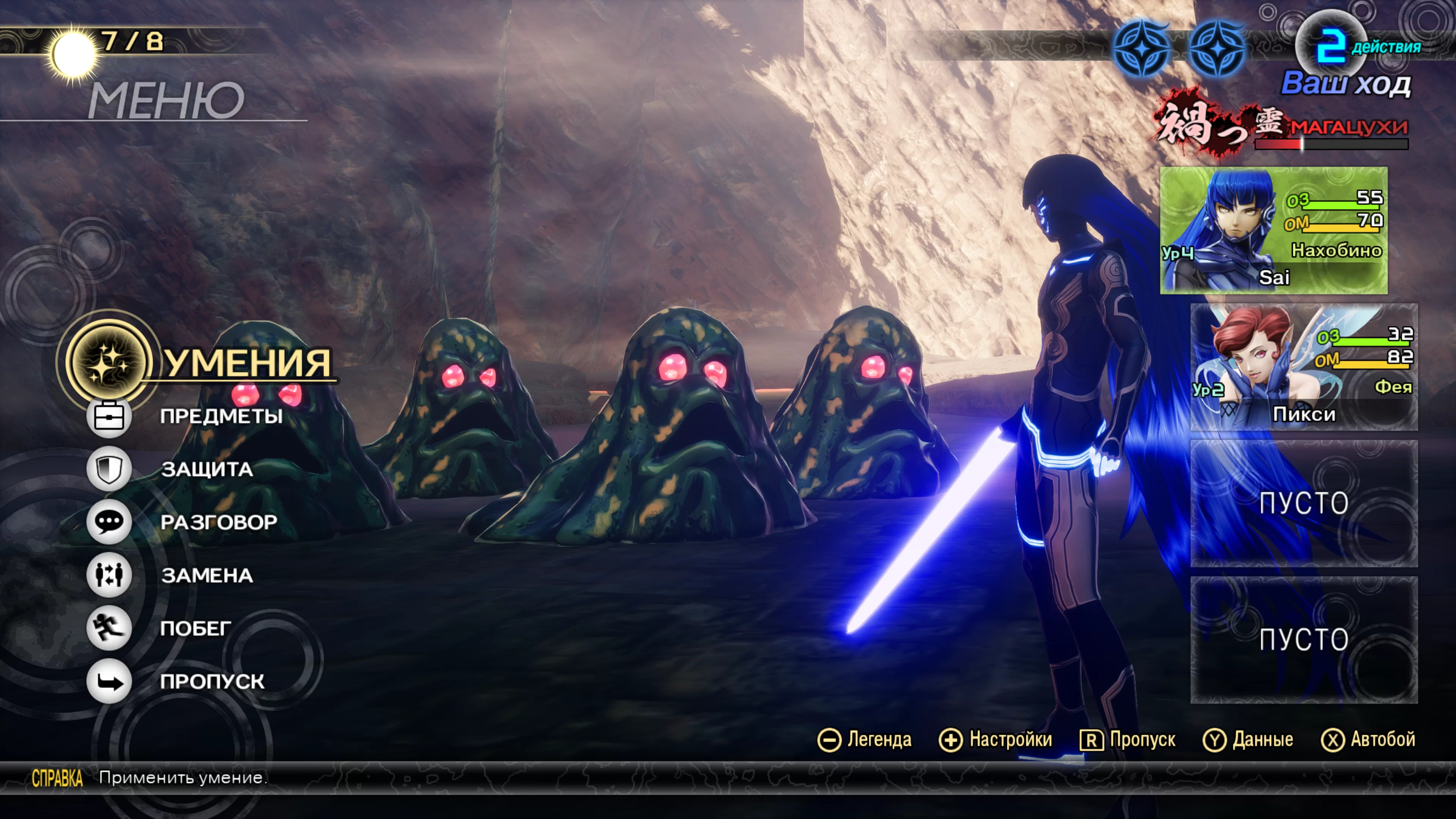Start a РАЗГОВОР talk with the demon
1456x819 pixels.
(218, 522)
